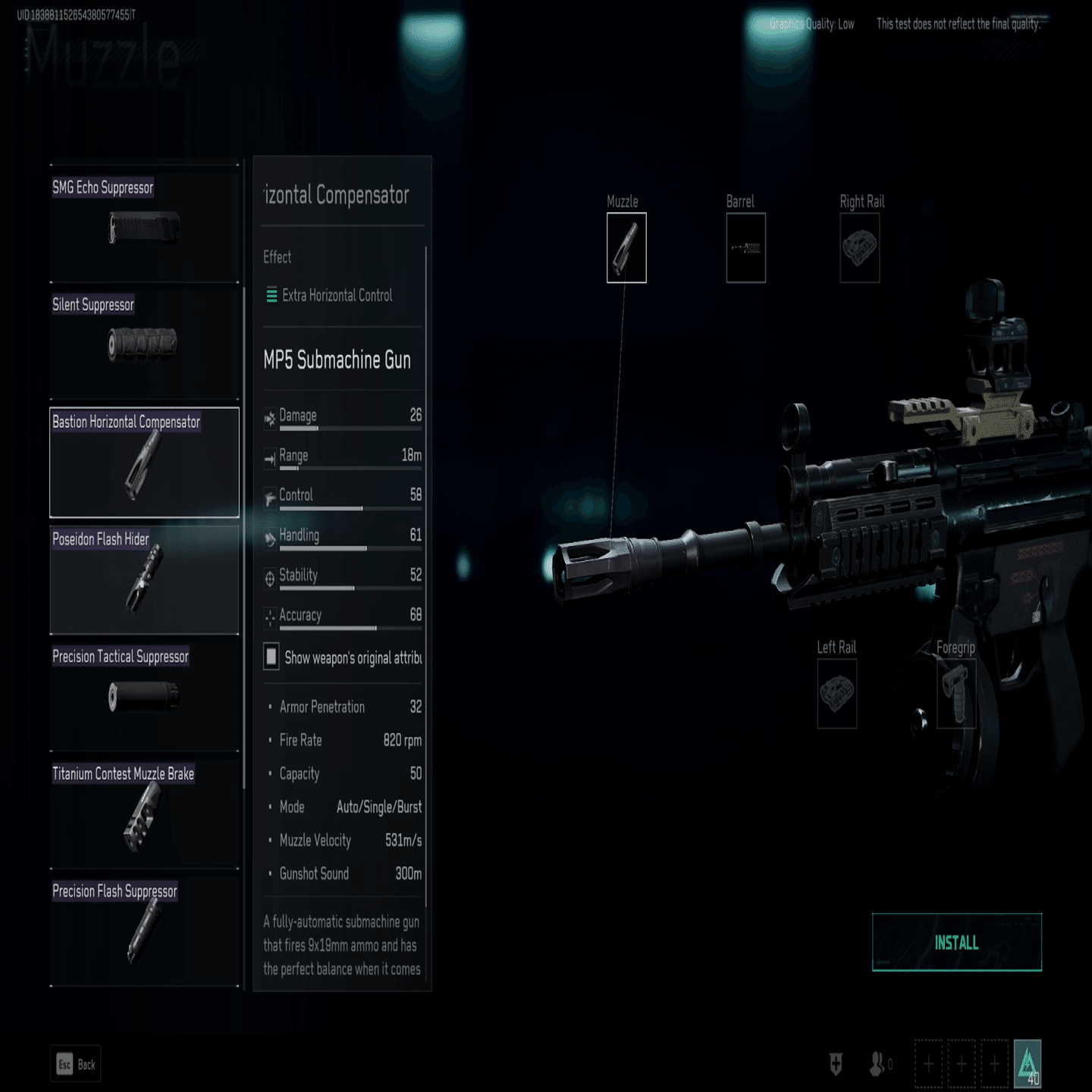This screenshot has height=1092, width=1092.
Task: Select the SMG Echo Suppressor attachment
Action: [x=144, y=226]
